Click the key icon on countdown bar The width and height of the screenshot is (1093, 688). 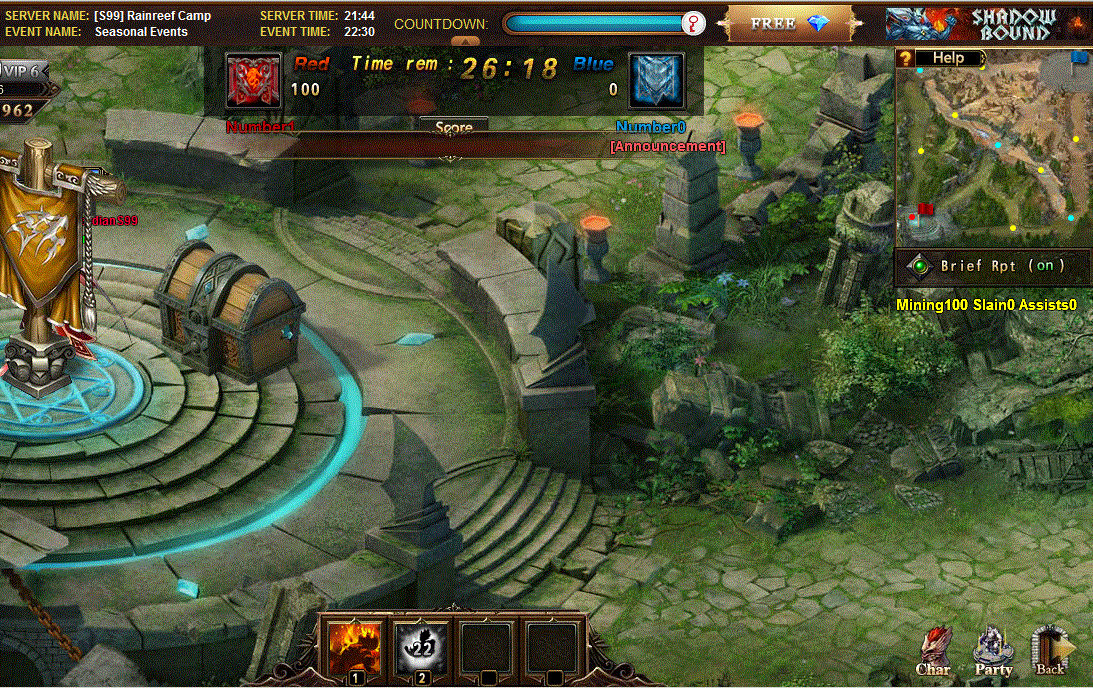[x=693, y=23]
